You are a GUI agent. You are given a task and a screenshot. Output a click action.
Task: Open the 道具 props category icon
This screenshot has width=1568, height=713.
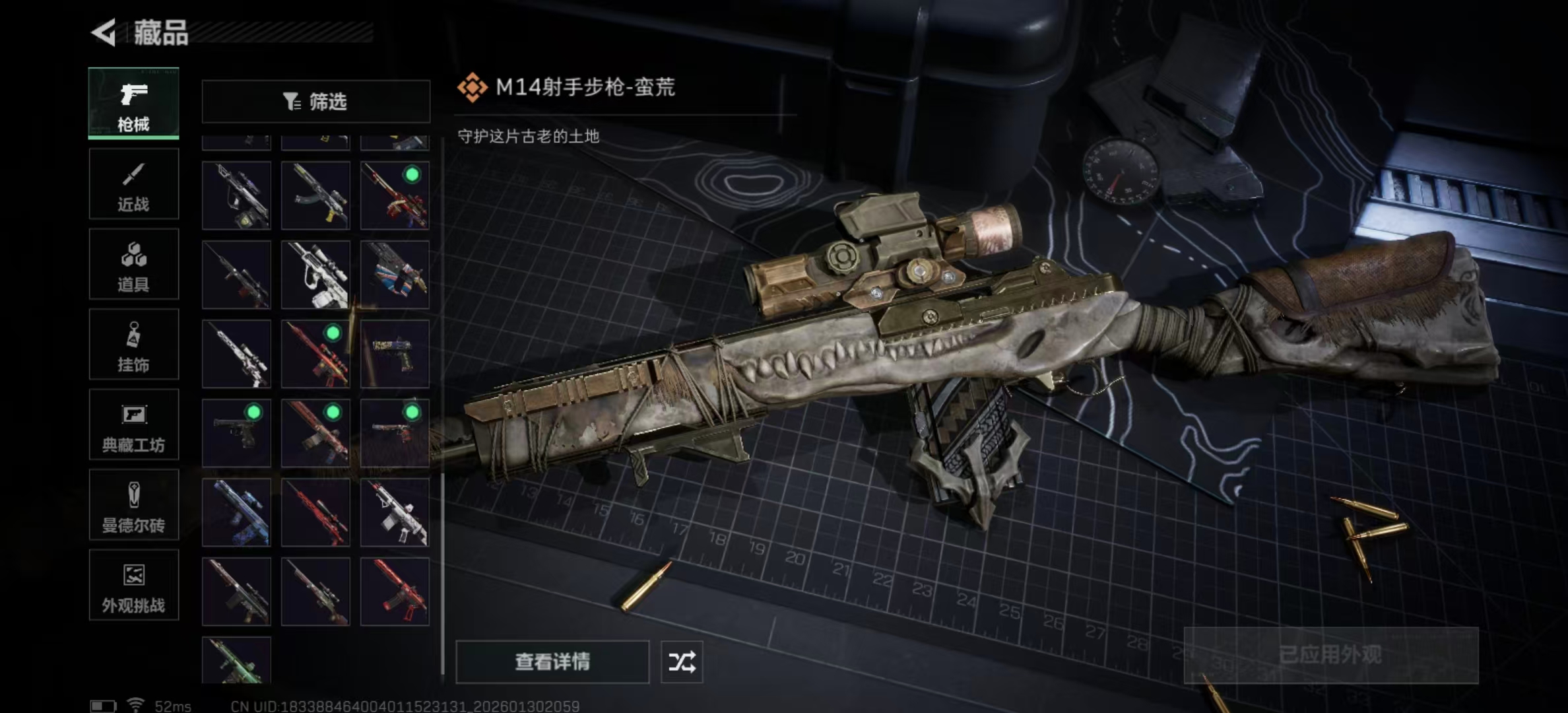(133, 264)
